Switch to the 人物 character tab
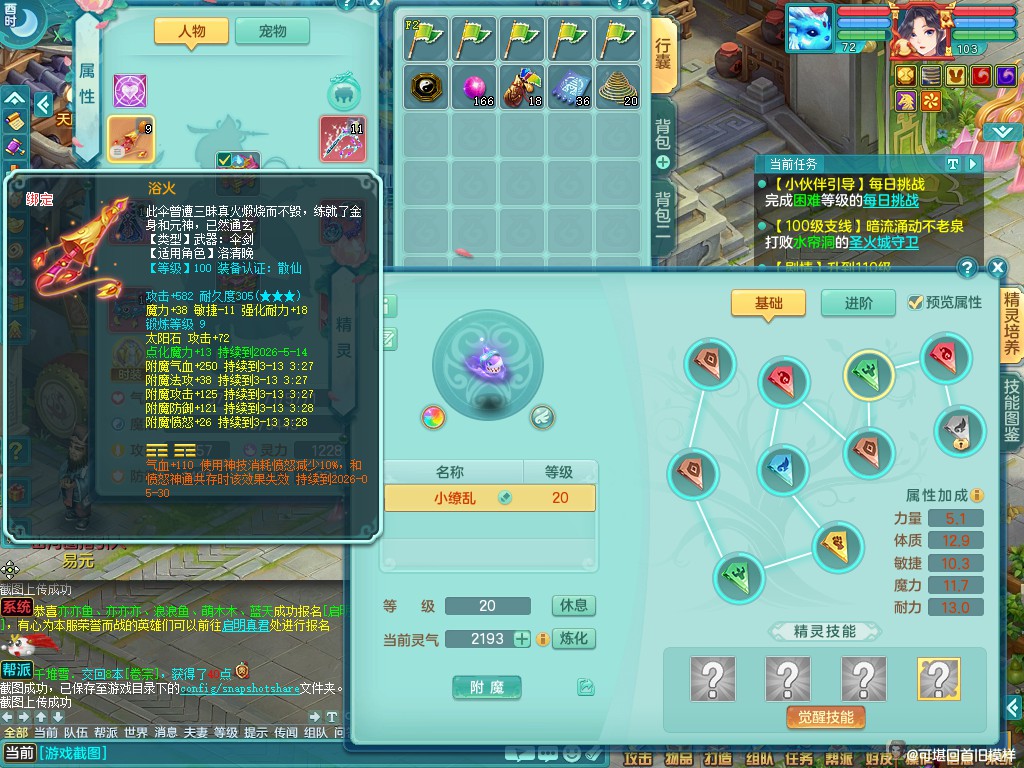This screenshot has height=768, width=1024. click(191, 31)
